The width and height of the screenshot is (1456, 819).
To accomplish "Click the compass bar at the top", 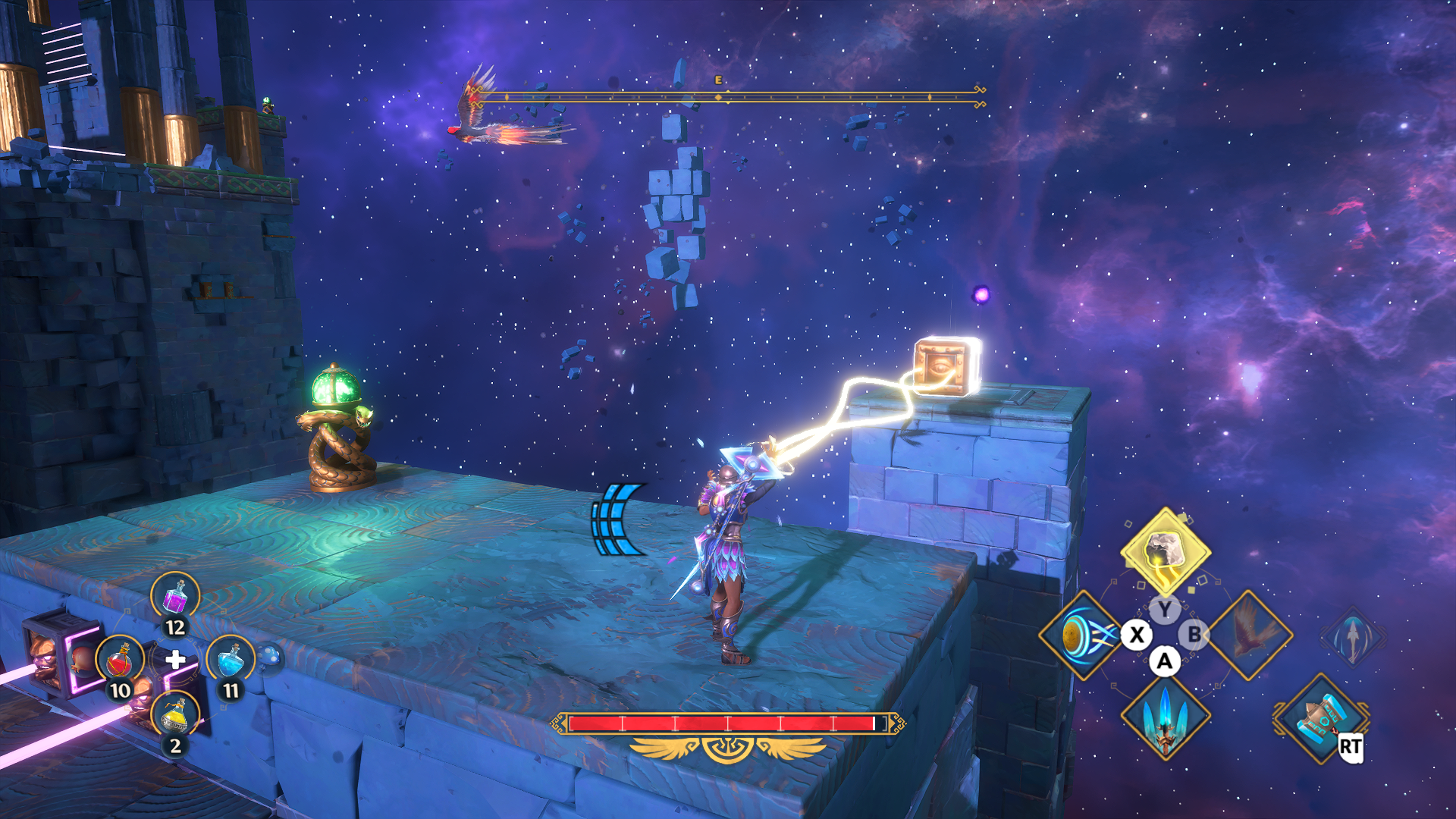I will [x=728, y=96].
